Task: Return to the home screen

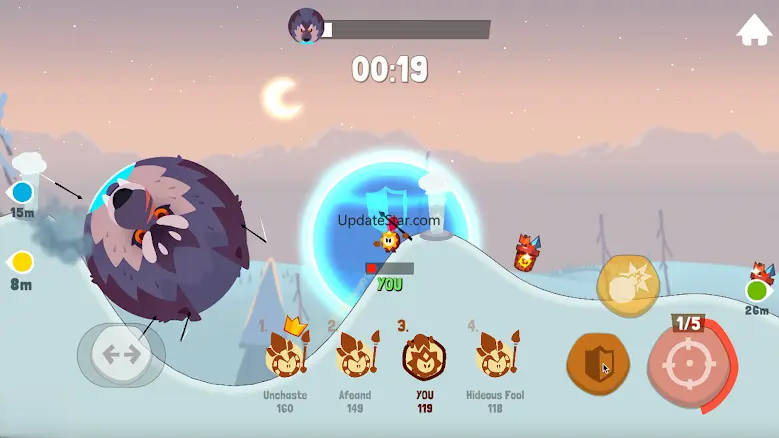Action: click(x=754, y=30)
